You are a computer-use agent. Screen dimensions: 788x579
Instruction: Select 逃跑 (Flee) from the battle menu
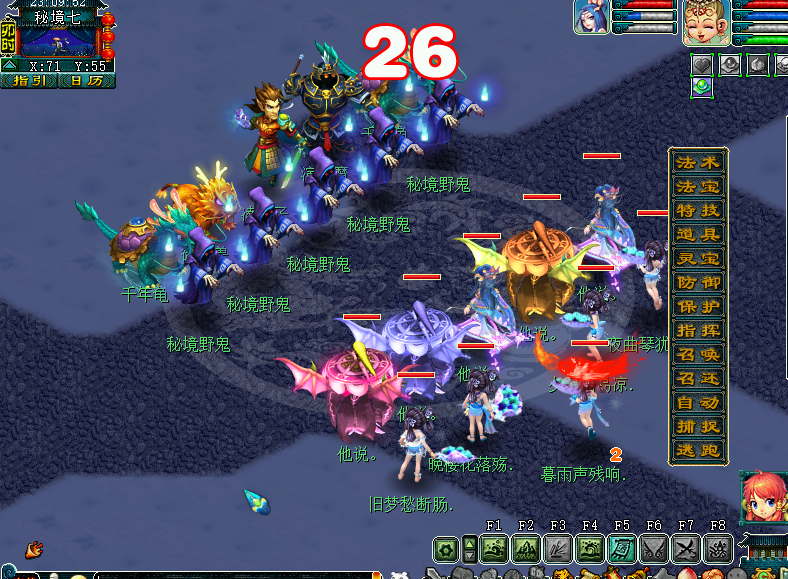pyautogui.click(x=697, y=450)
